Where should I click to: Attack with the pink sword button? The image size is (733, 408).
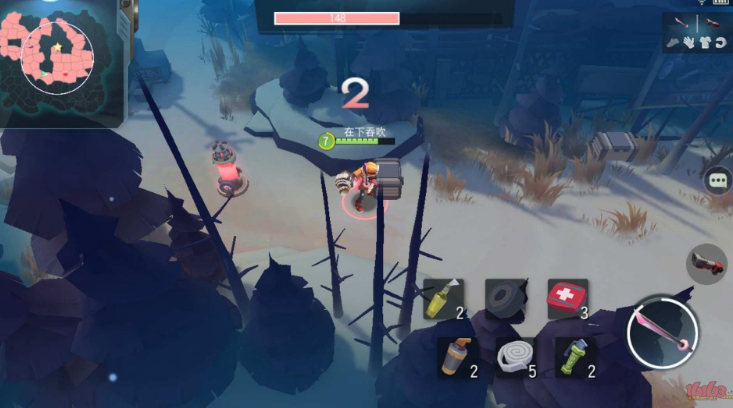coord(662,331)
